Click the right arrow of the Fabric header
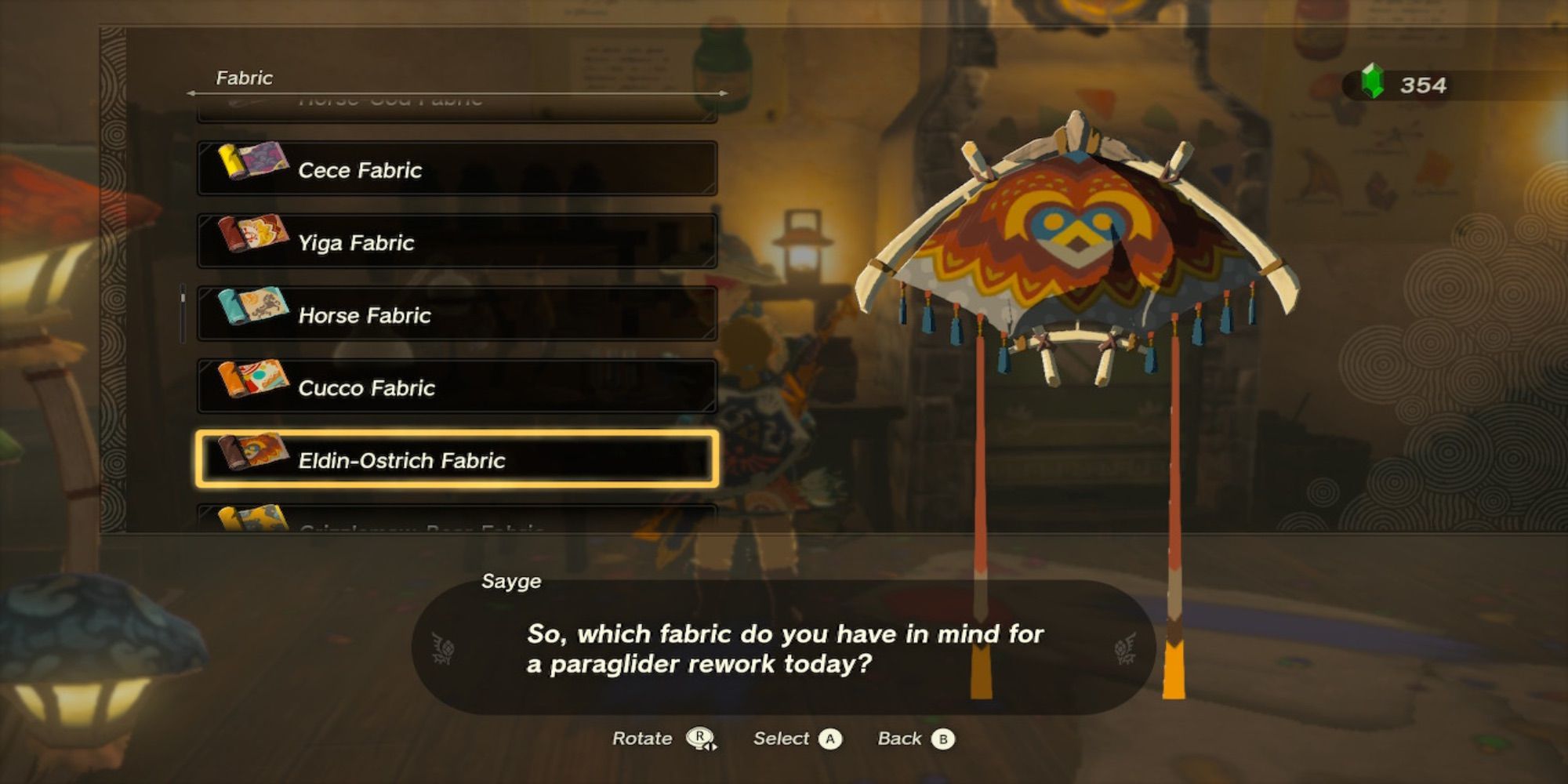 pyautogui.click(x=721, y=92)
